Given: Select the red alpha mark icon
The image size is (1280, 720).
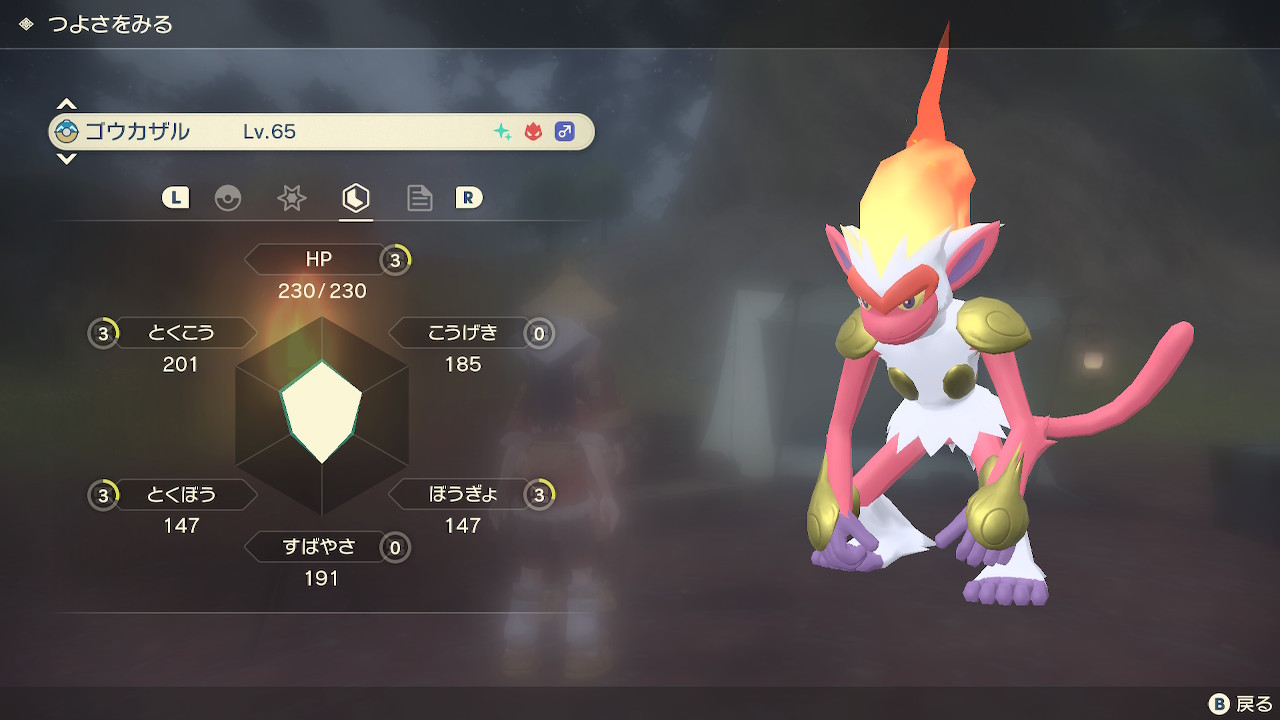Looking at the screenshot, I should click(x=531, y=131).
